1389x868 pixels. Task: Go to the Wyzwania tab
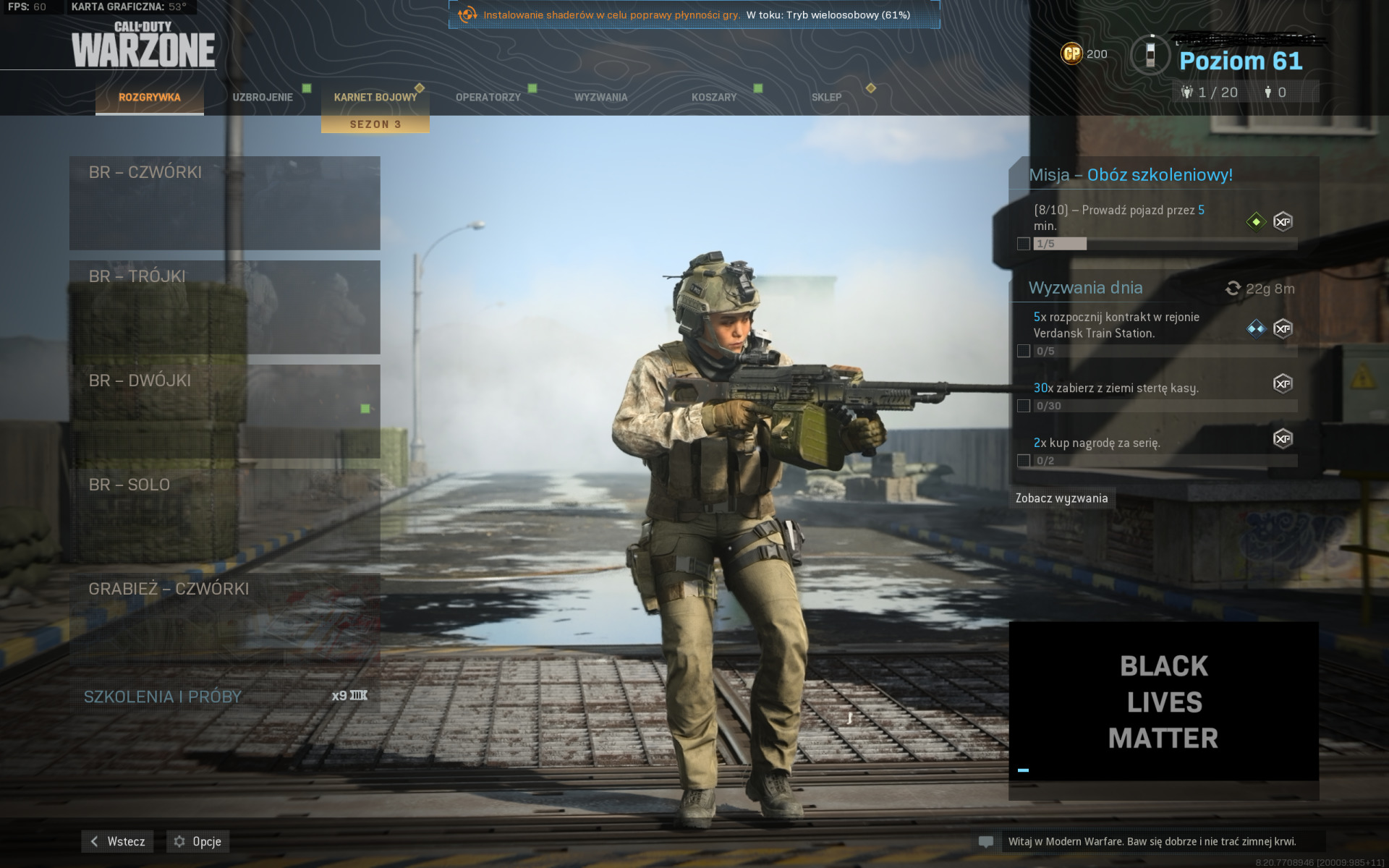coord(600,97)
